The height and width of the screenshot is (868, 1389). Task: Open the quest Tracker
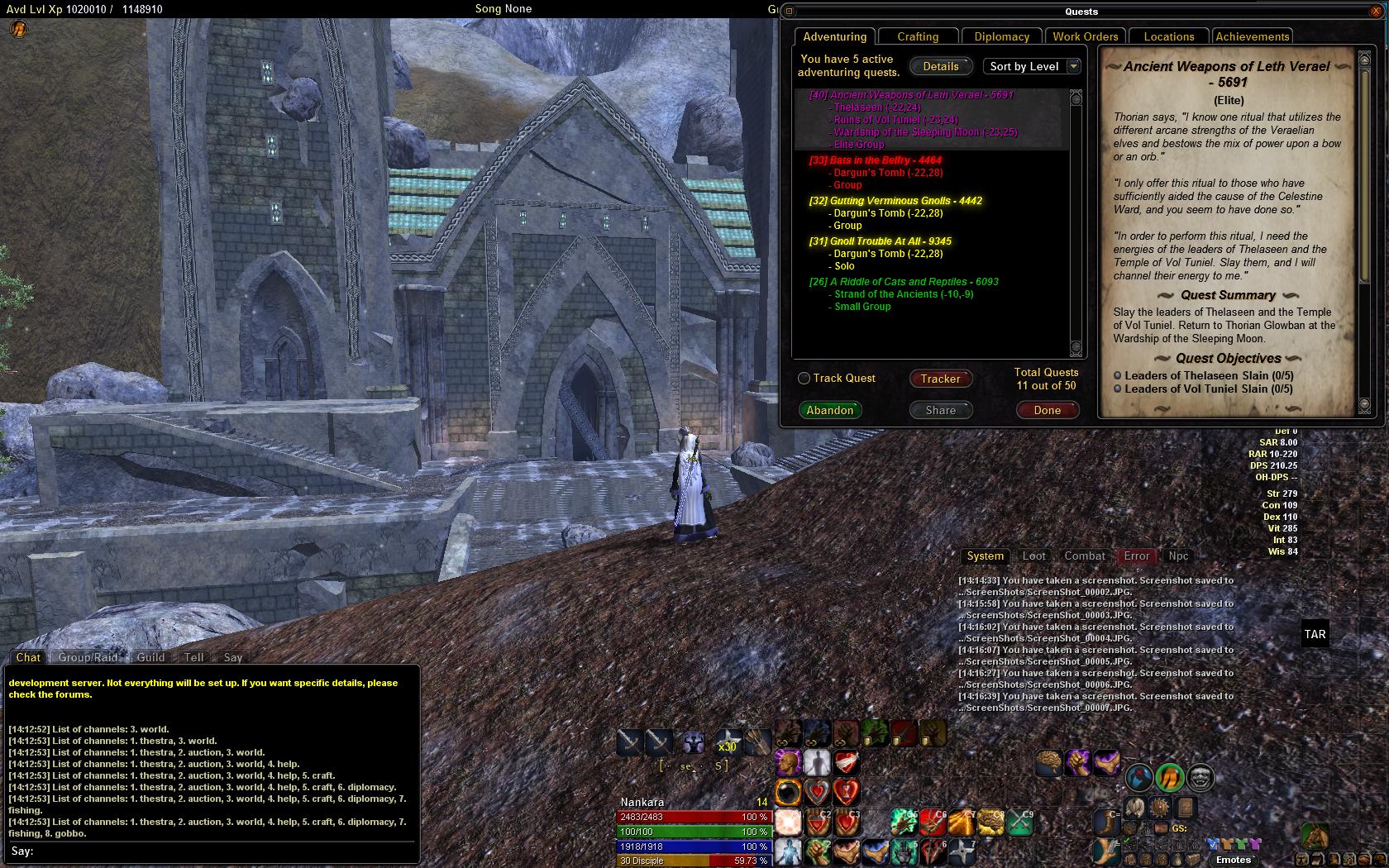(x=941, y=379)
